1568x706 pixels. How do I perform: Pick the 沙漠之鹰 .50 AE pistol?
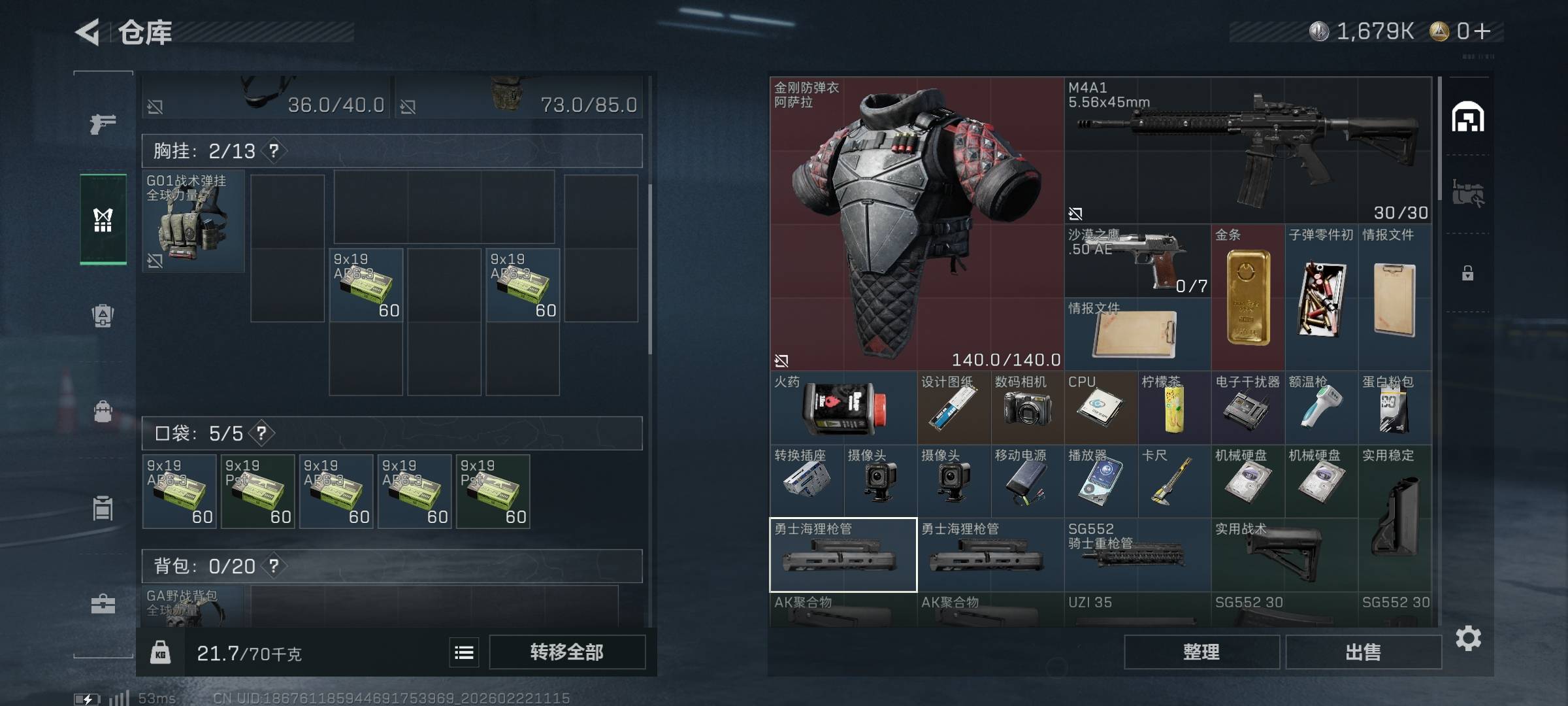pyautogui.click(x=1137, y=260)
